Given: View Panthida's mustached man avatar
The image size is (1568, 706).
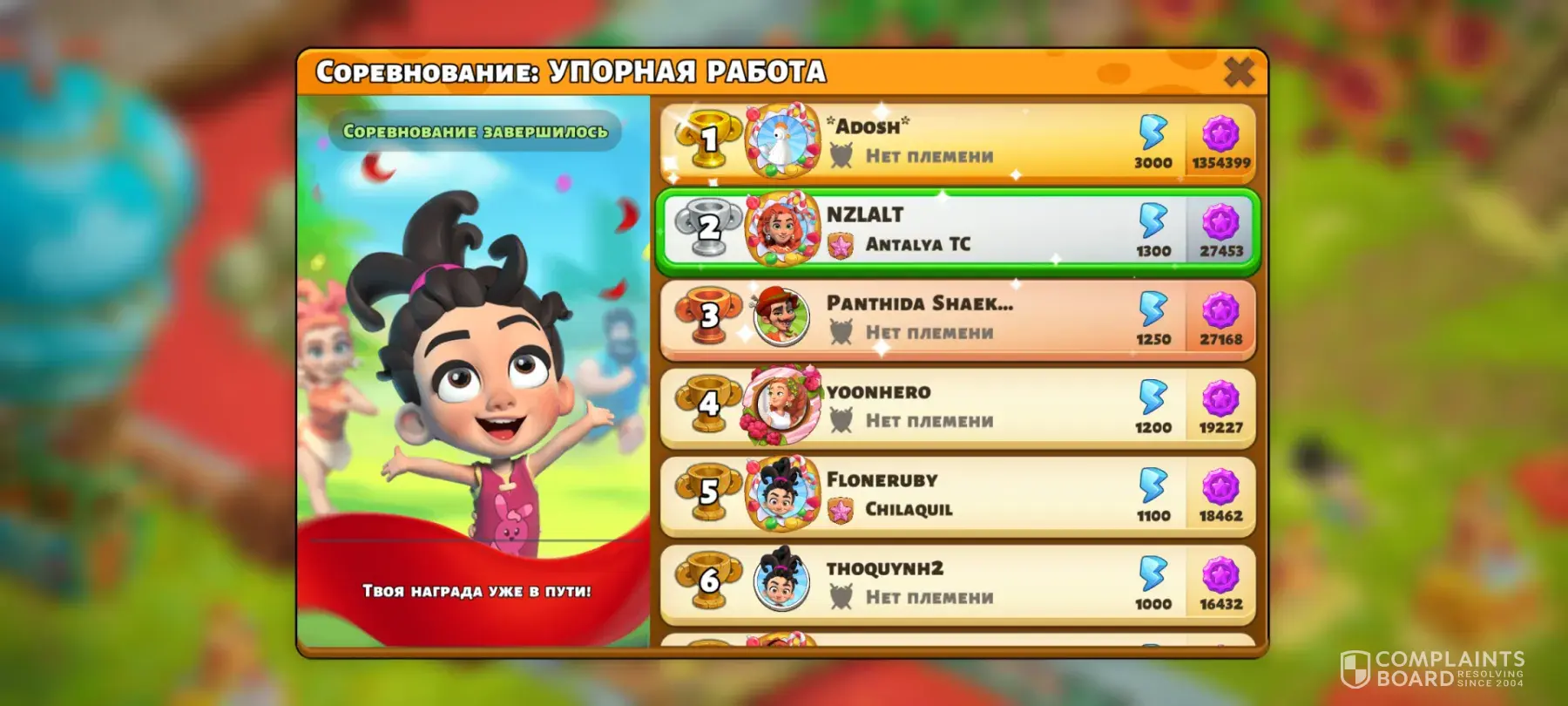Looking at the screenshot, I should [781, 317].
